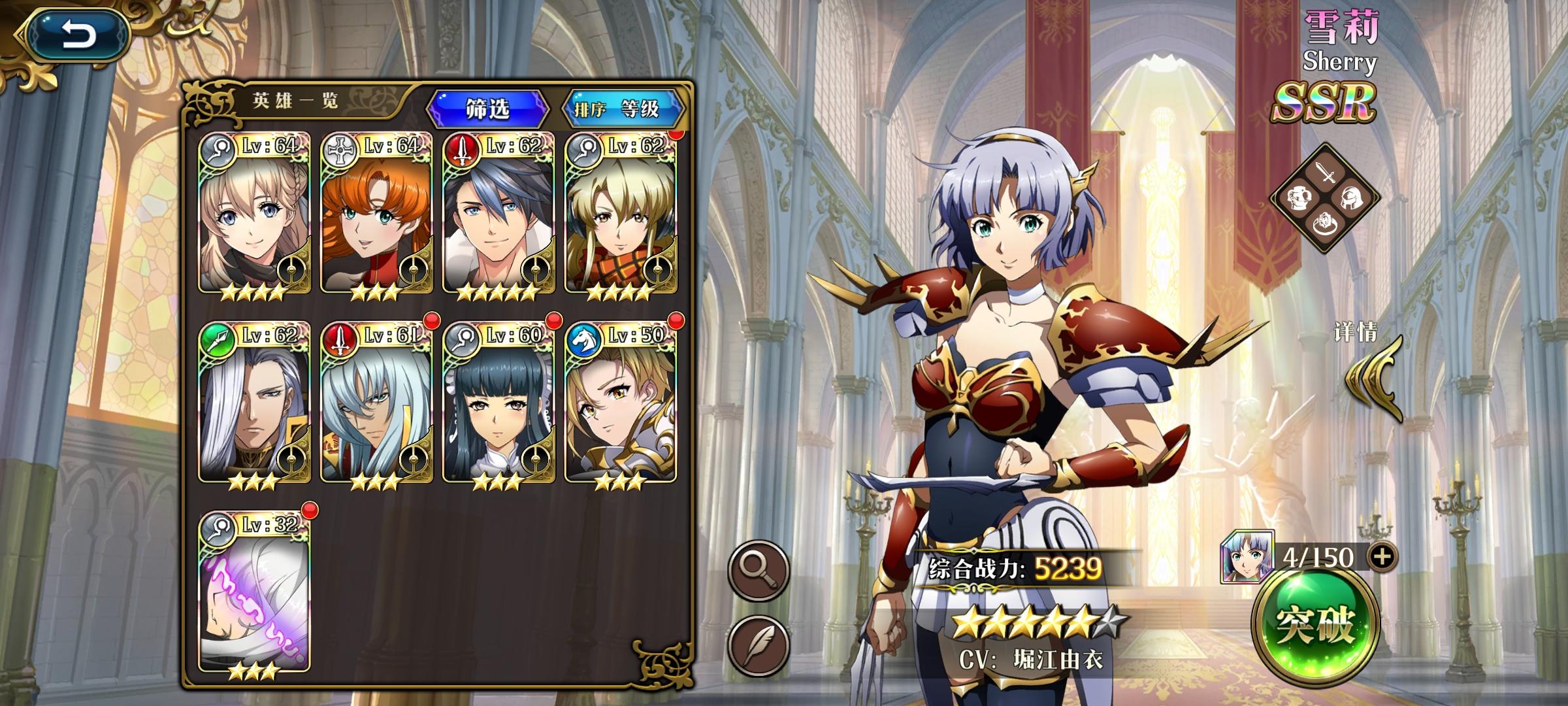Image resolution: width=1568 pixels, height=706 pixels.
Task: Click the magnifying glass button
Action: click(x=759, y=571)
